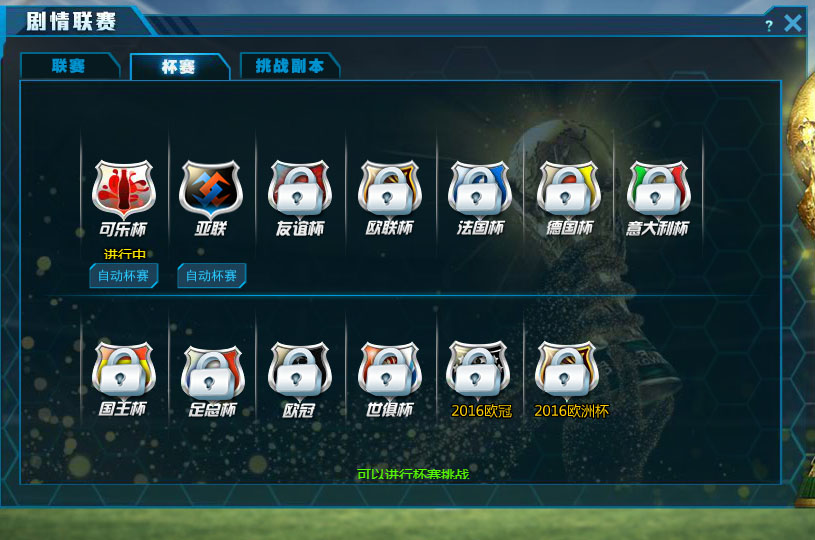Click the locked 足总杯 cup

coord(212,369)
